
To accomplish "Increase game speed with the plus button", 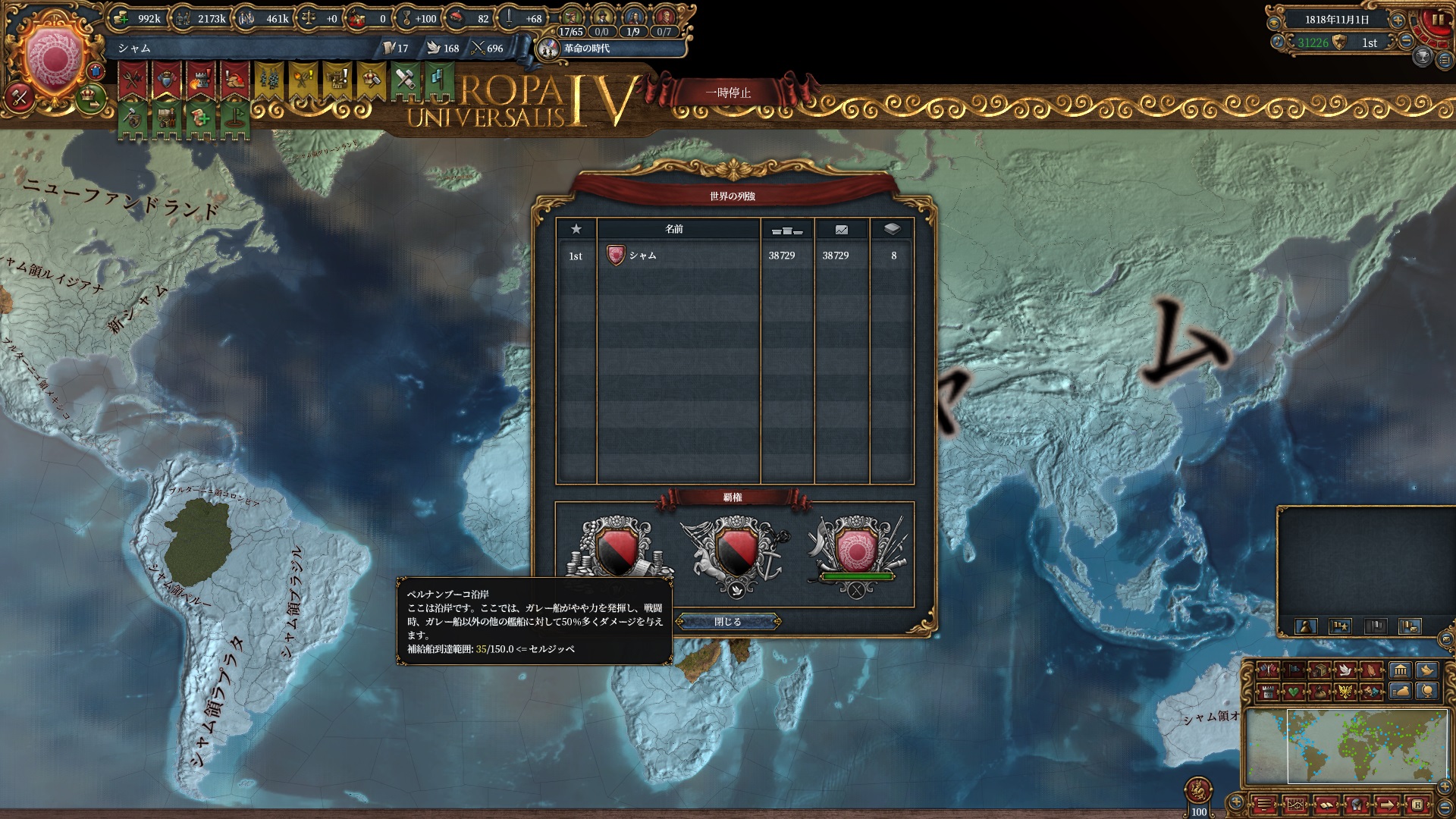I will coord(1397,20).
